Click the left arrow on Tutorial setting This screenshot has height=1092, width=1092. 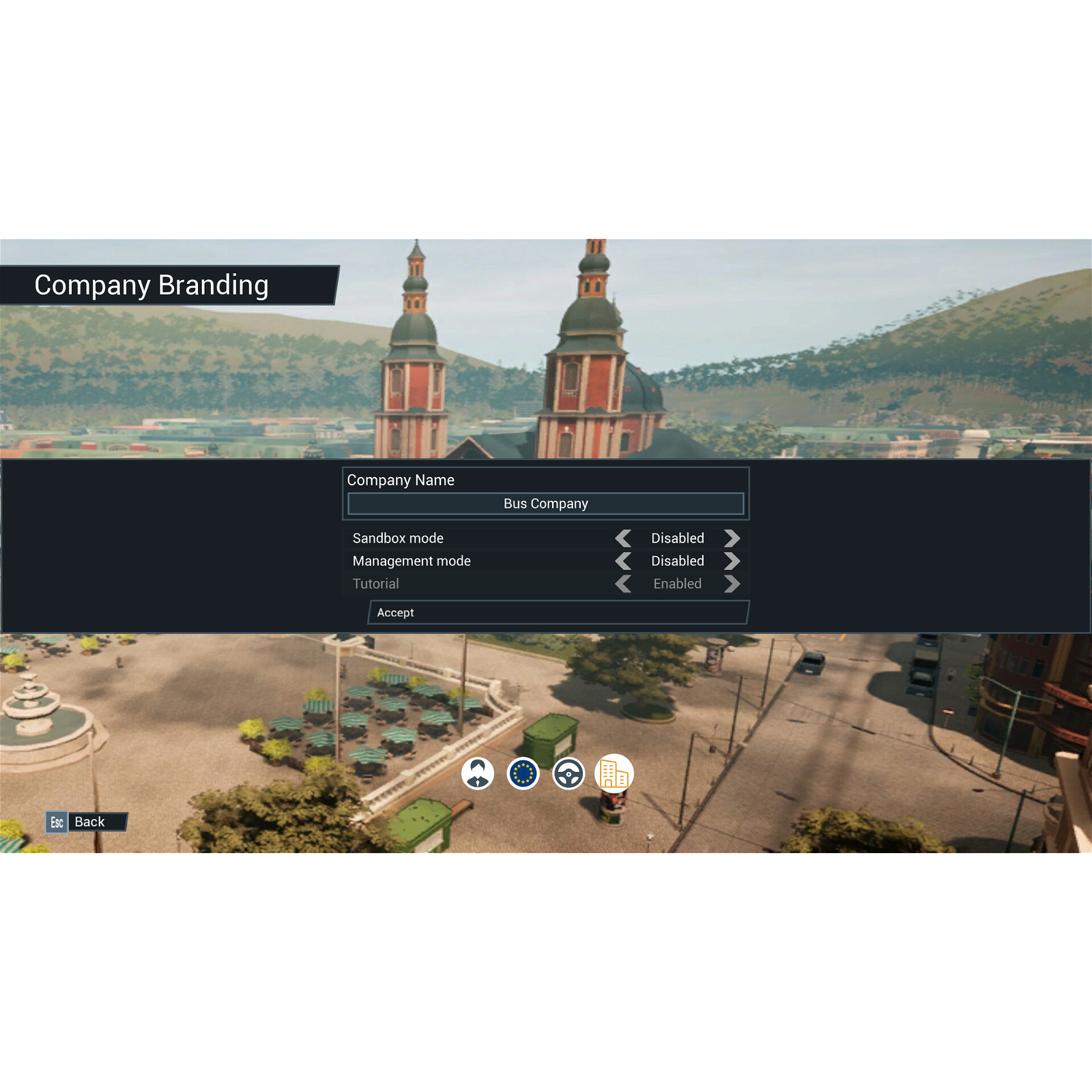tap(623, 584)
